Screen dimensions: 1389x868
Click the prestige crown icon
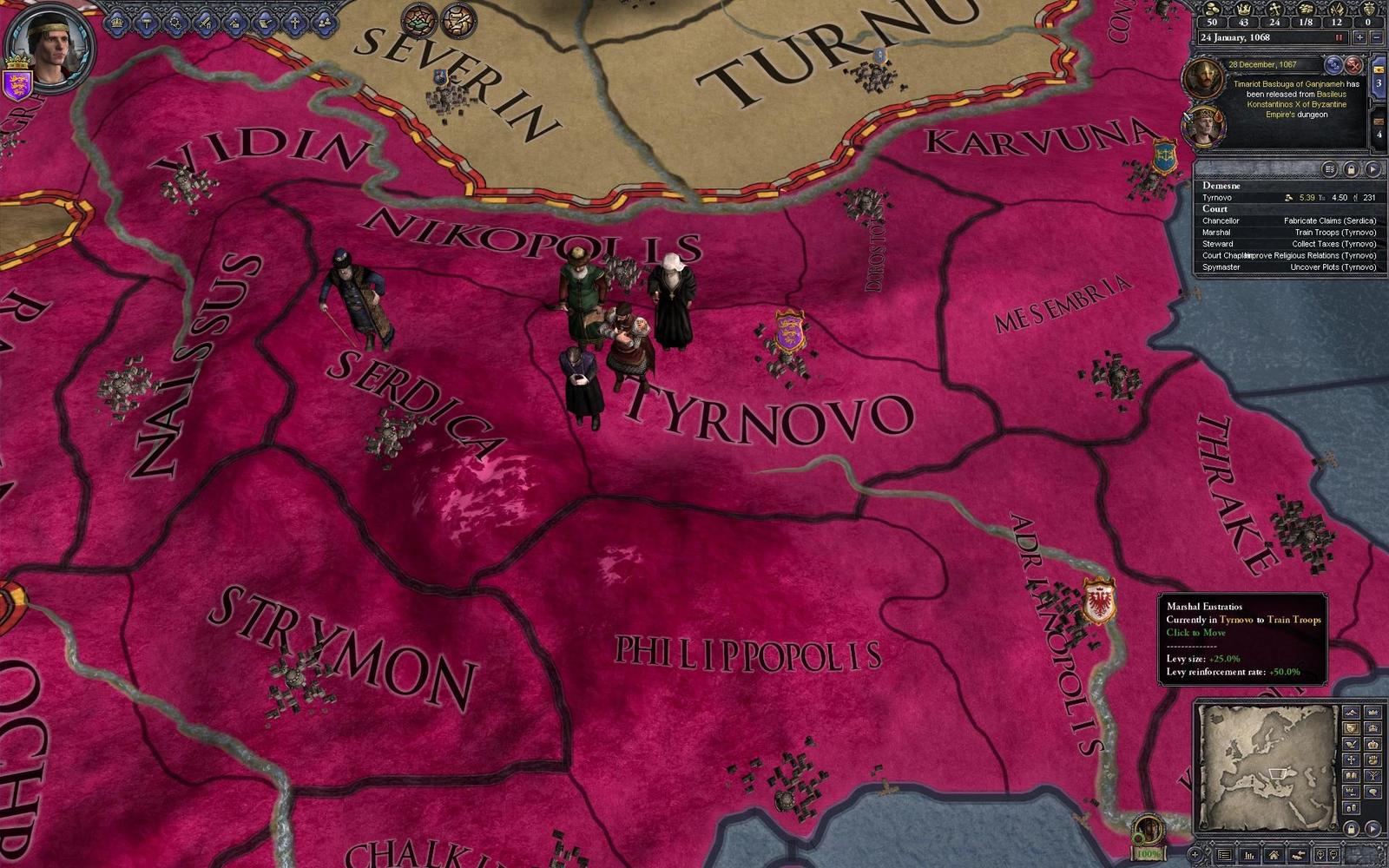tap(1245, 11)
